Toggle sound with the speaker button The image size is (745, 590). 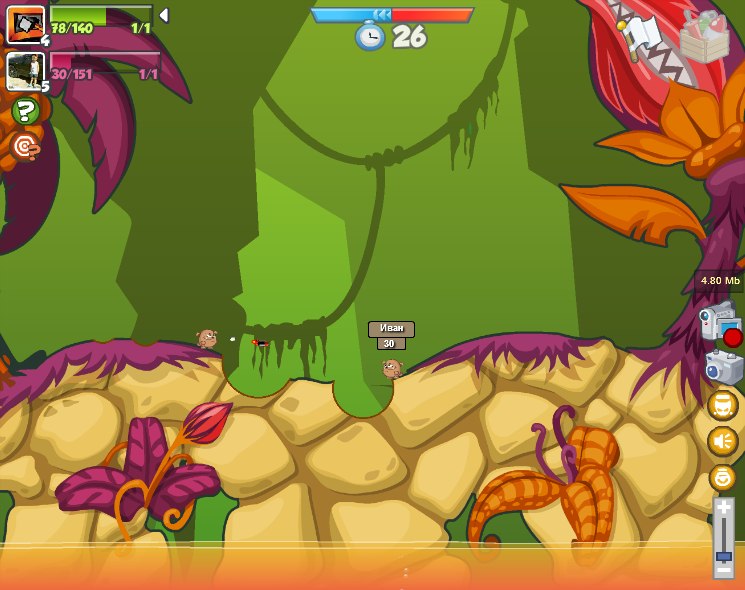(x=722, y=441)
